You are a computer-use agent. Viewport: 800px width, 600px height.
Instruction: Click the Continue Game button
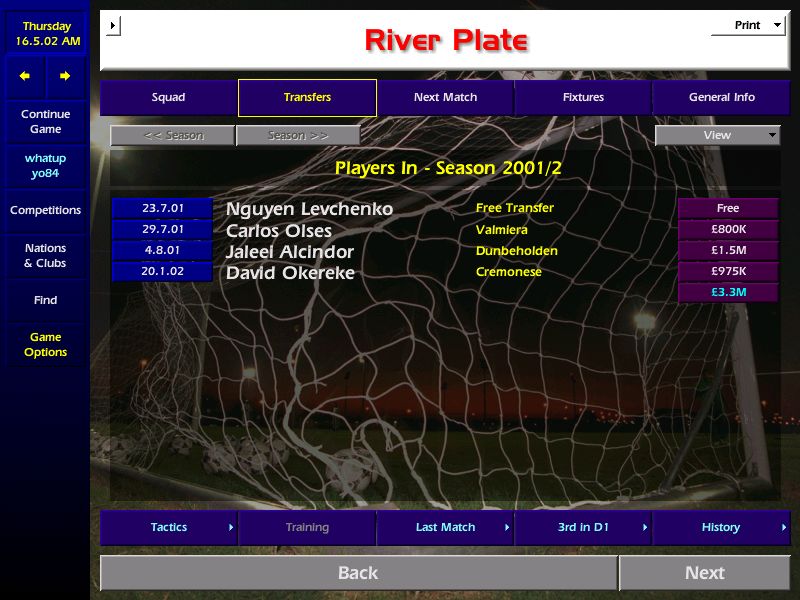(x=45, y=122)
